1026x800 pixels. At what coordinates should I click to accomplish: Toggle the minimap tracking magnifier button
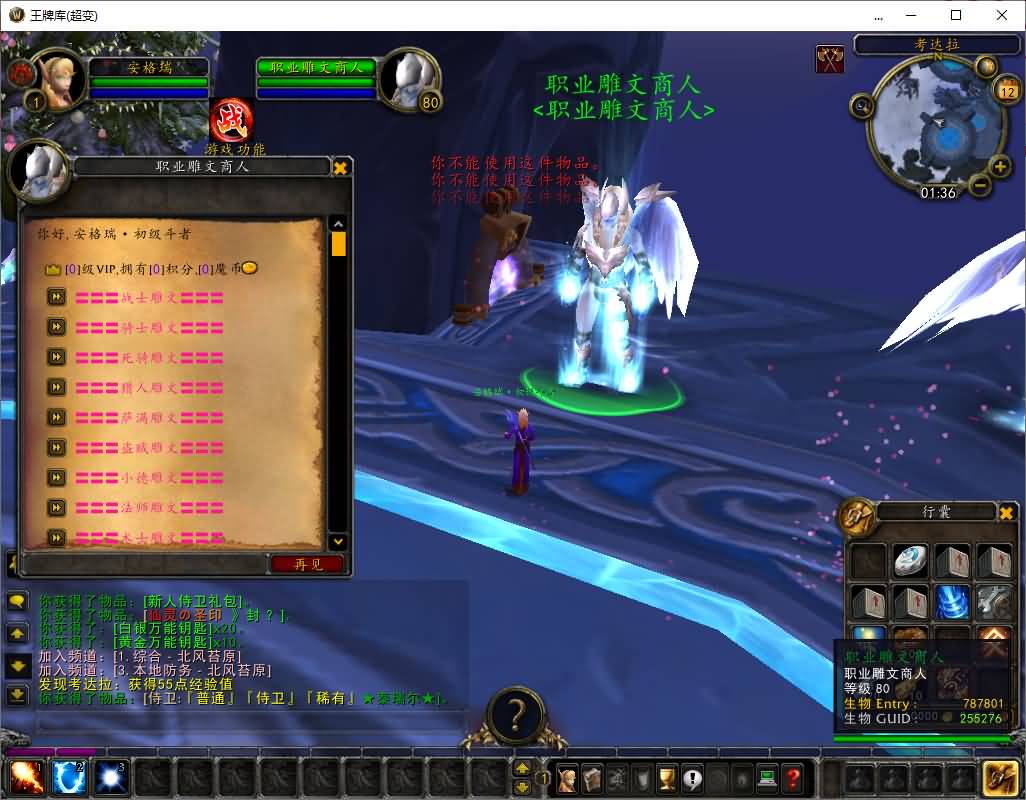point(862,105)
